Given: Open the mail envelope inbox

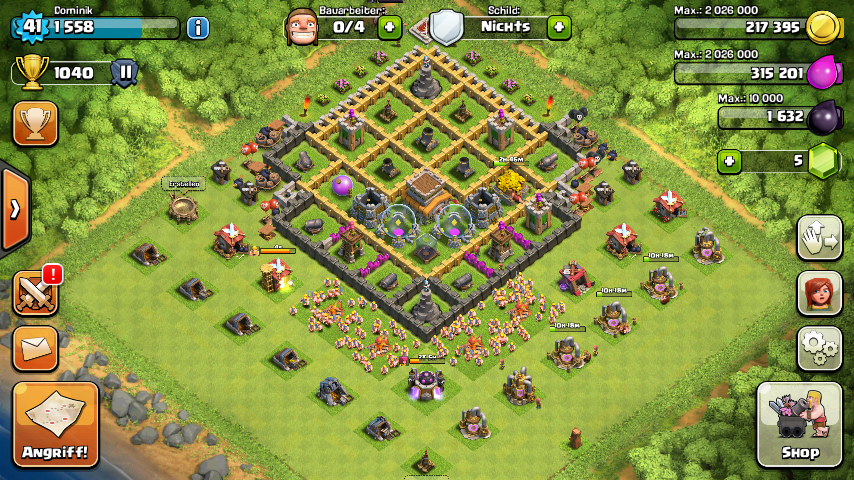Looking at the screenshot, I should pos(35,348).
